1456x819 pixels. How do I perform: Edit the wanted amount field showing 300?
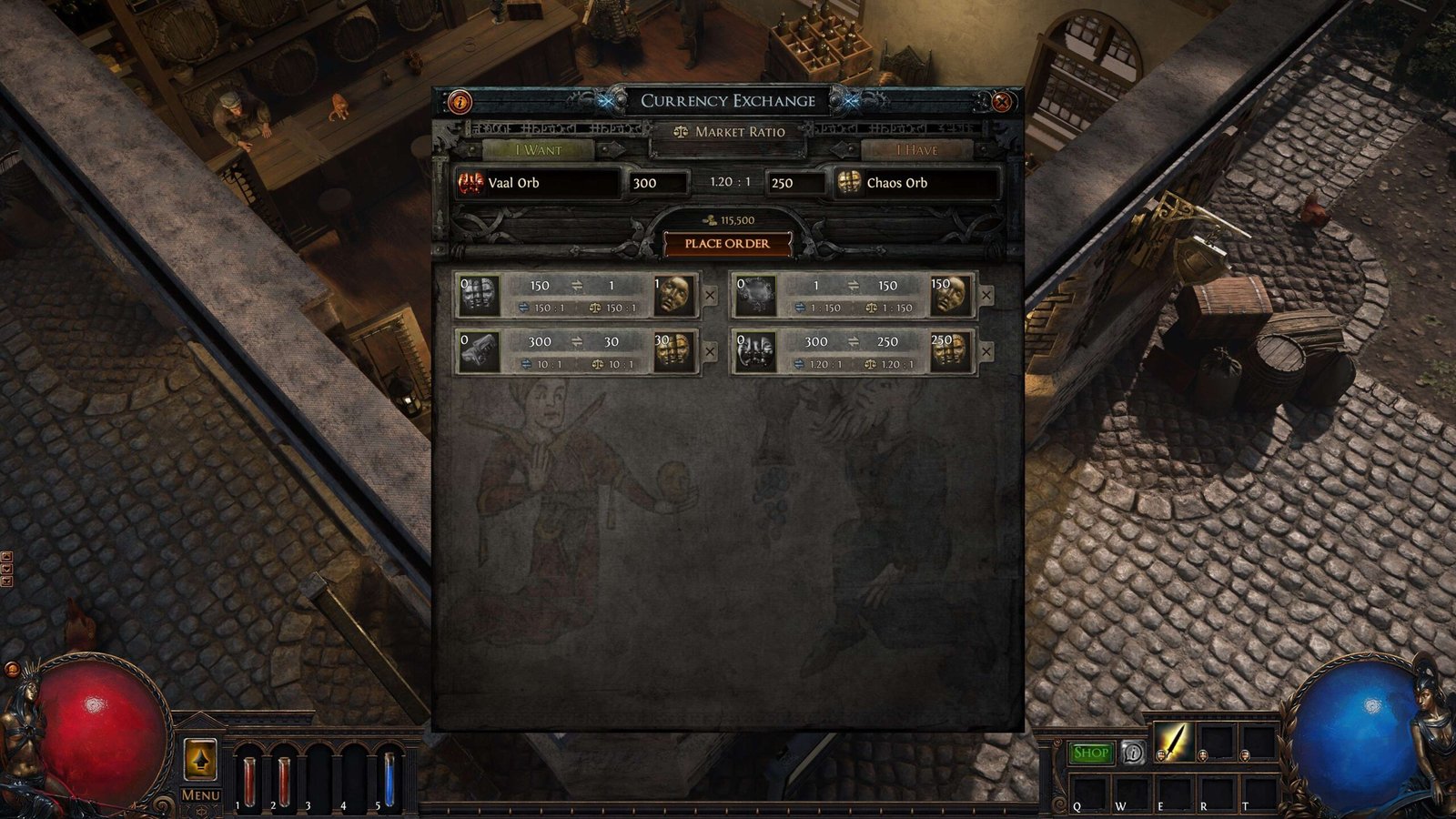[x=657, y=183]
